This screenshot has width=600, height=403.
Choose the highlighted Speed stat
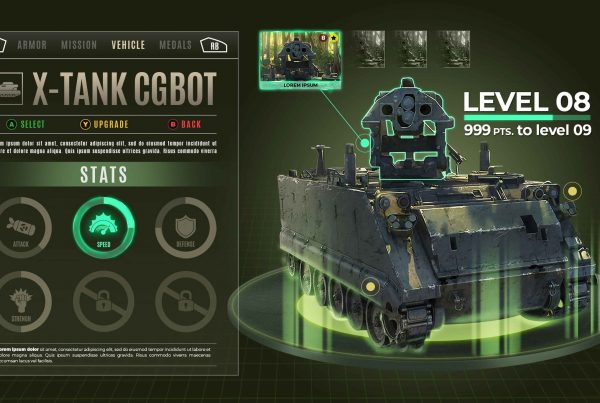pyautogui.click(x=103, y=225)
